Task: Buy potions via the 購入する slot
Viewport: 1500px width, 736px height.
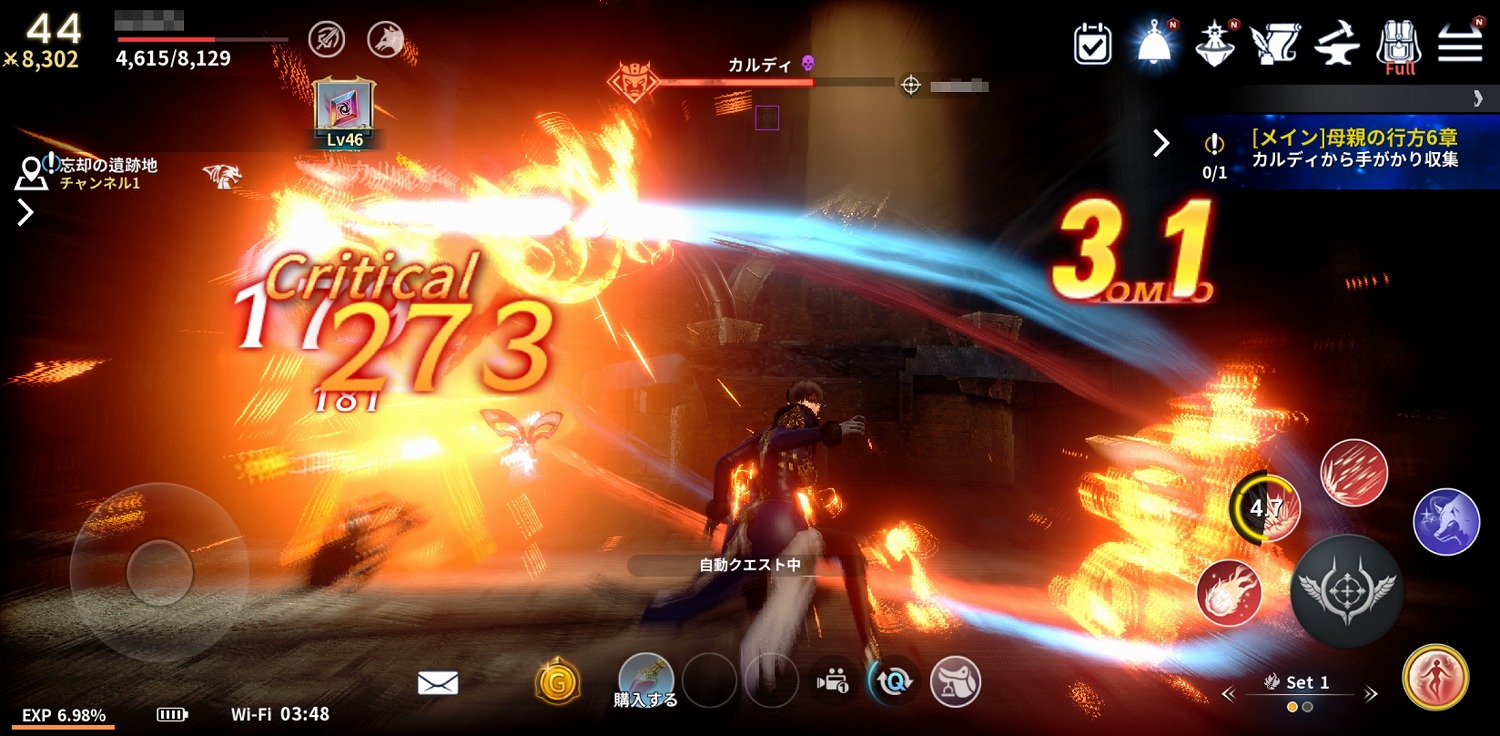Action: [x=645, y=679]
